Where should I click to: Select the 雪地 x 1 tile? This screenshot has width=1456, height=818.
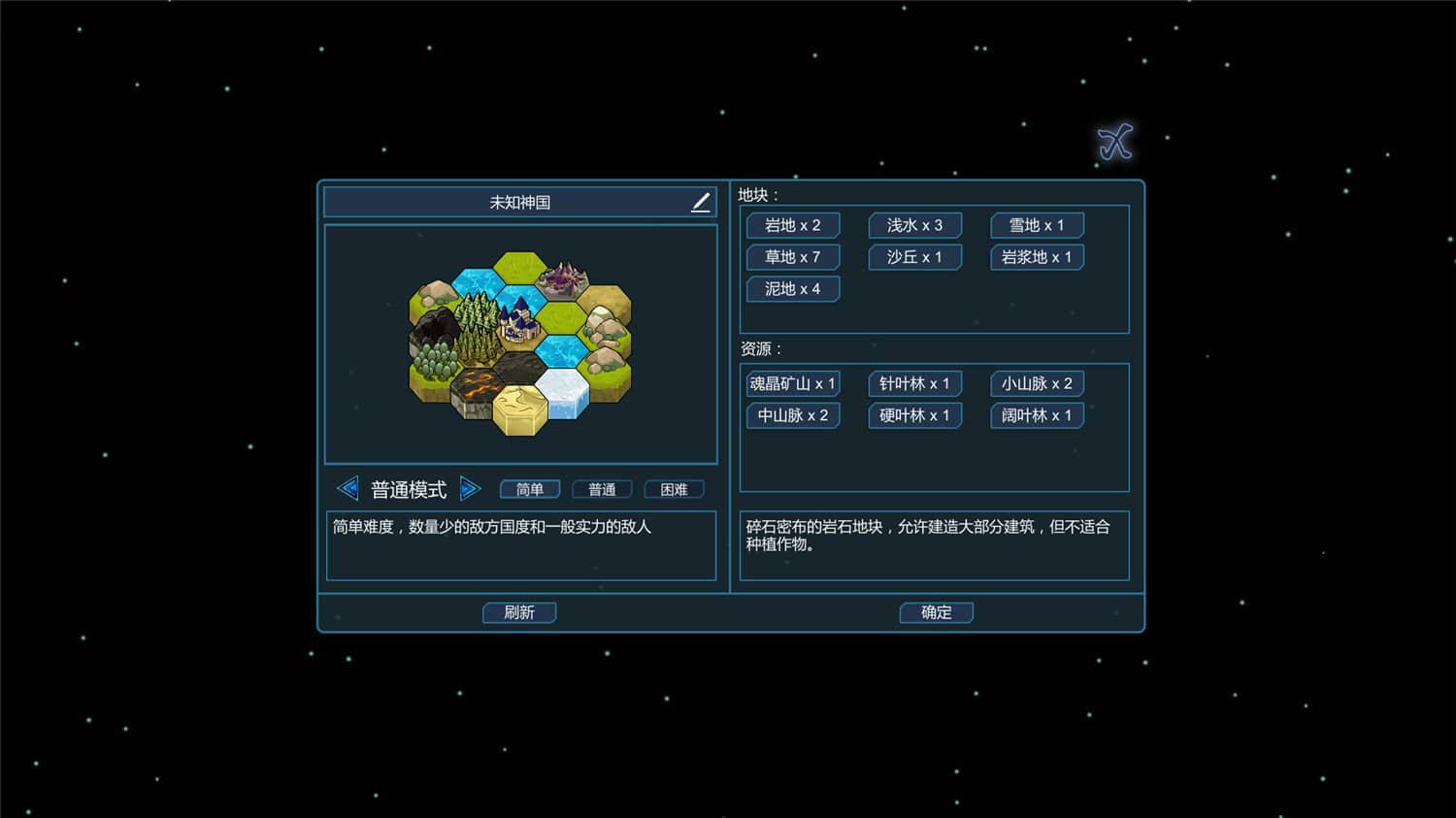click(x=1035, y=225)
